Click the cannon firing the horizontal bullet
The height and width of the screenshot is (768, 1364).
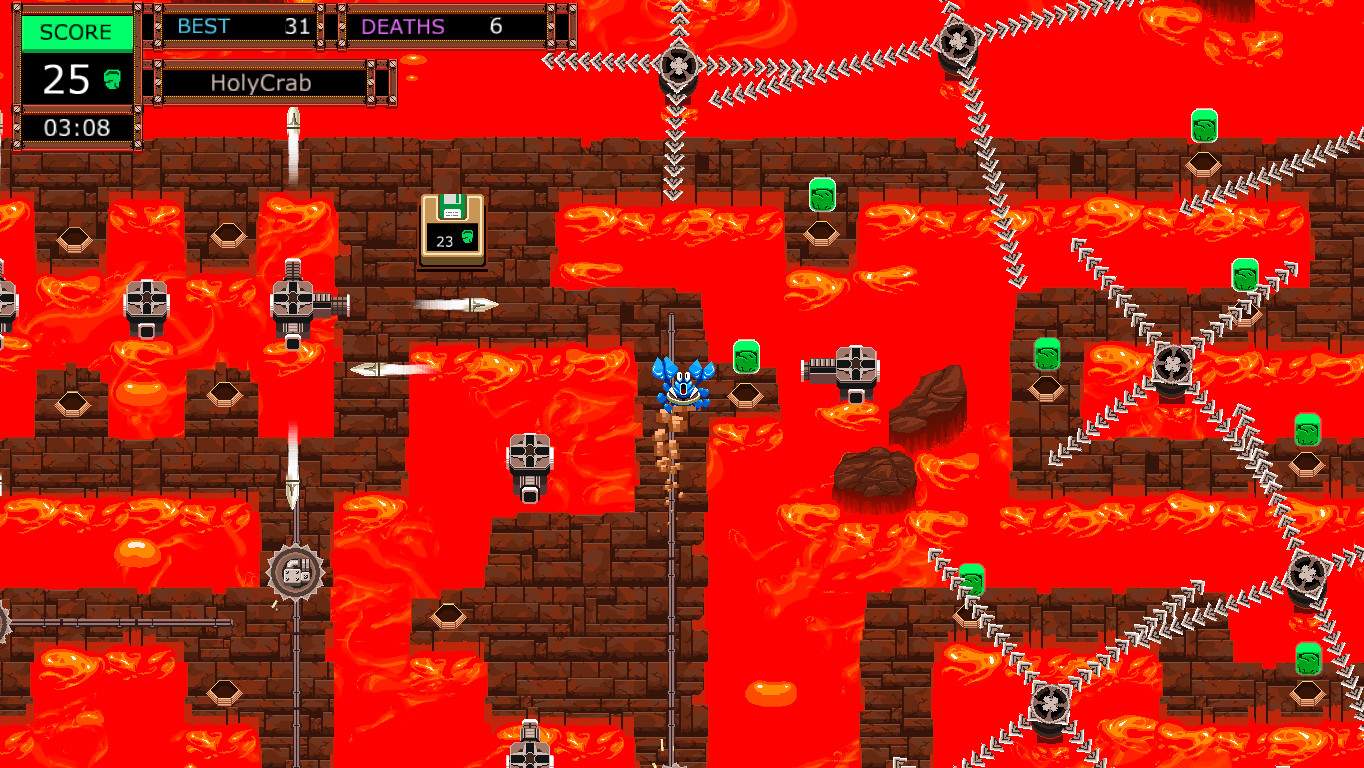pos(293,300)
